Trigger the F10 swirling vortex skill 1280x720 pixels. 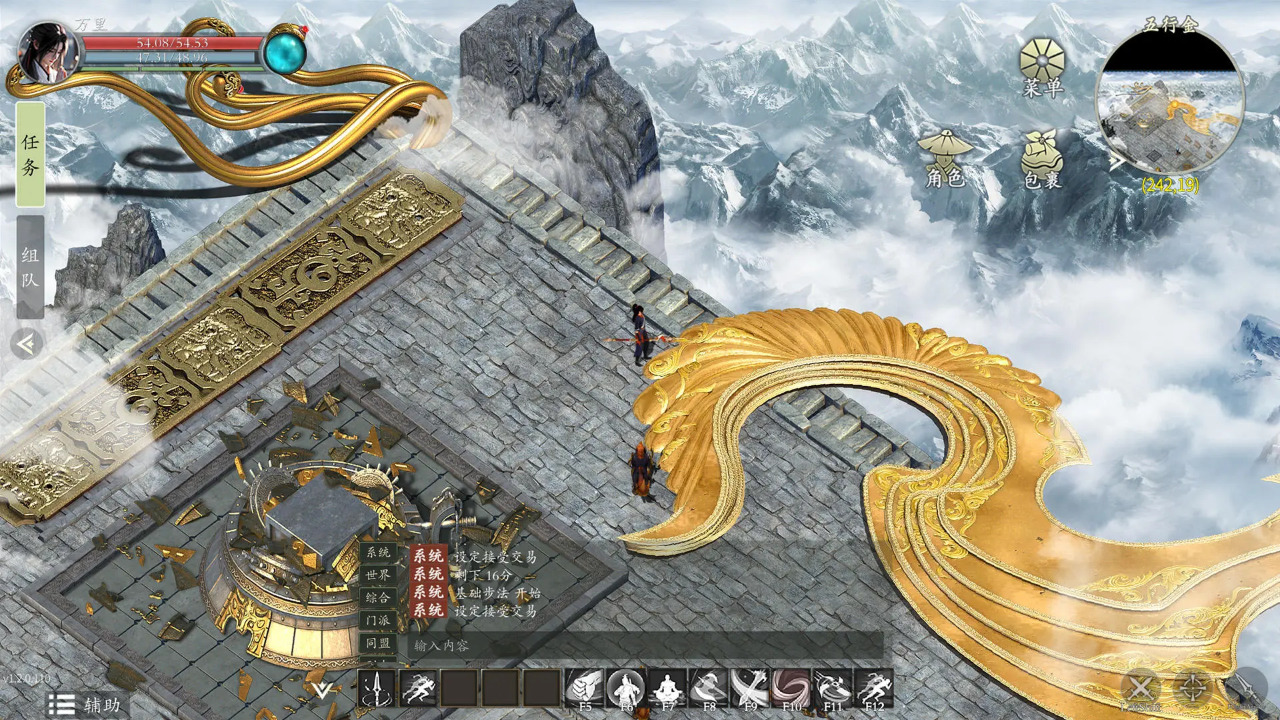click(791, 688)
